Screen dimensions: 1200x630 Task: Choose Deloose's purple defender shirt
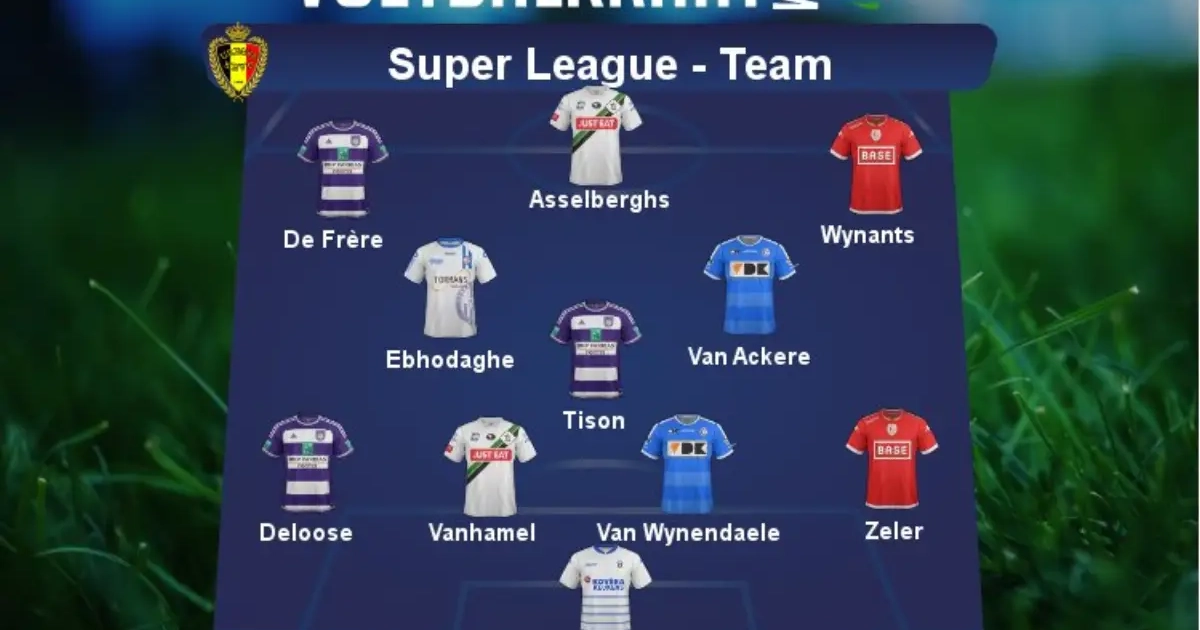[308, 463]
